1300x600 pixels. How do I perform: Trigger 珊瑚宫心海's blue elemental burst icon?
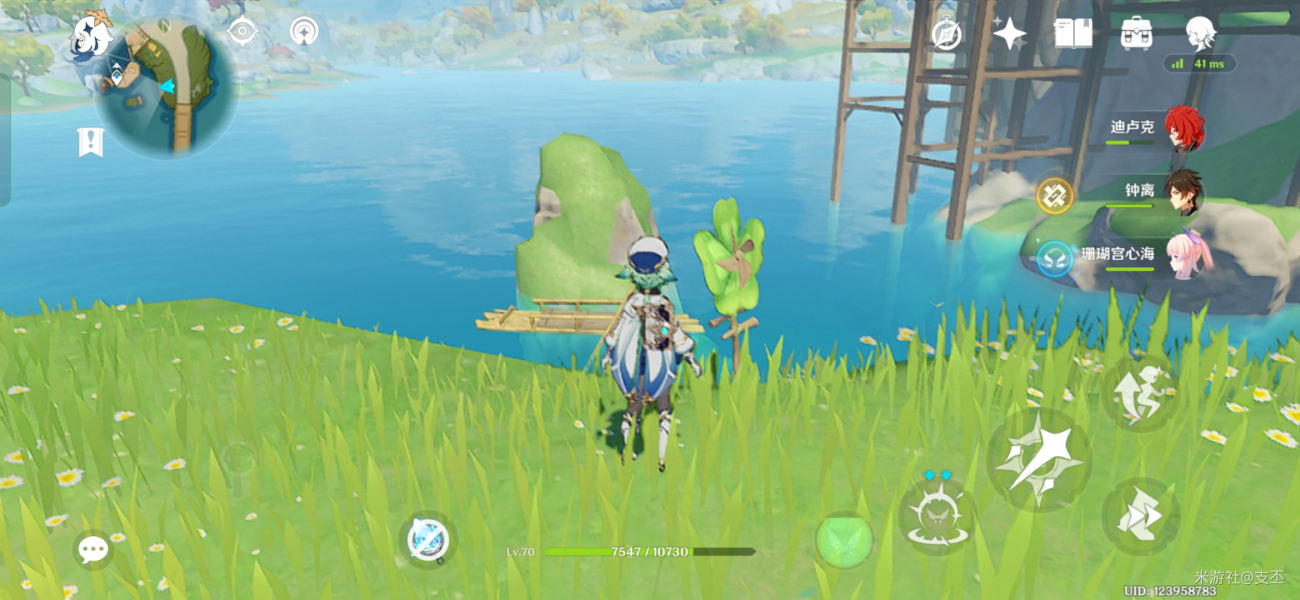[1054, 259]
